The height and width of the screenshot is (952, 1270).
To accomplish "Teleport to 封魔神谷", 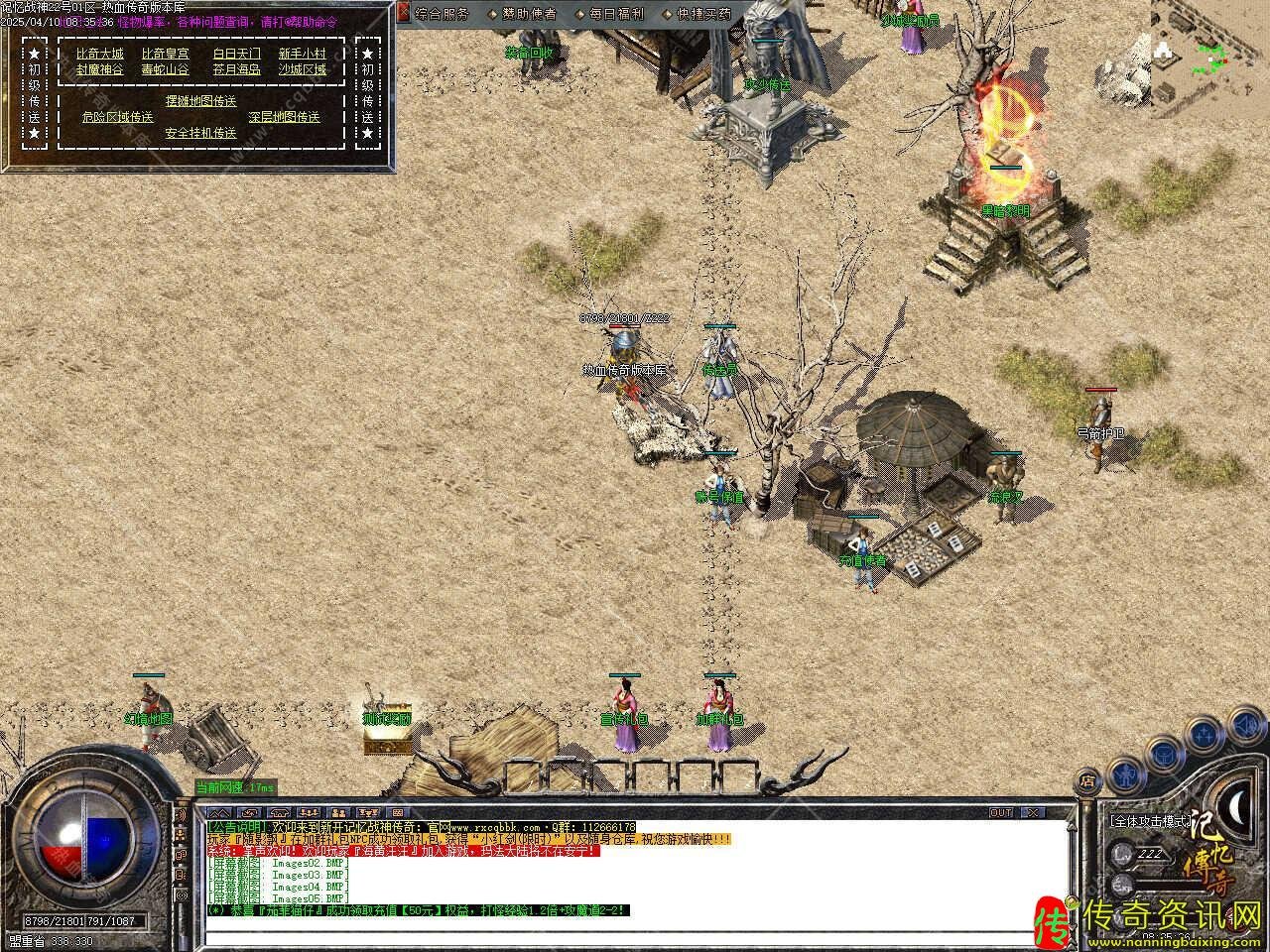I will [x=100, y=69].
